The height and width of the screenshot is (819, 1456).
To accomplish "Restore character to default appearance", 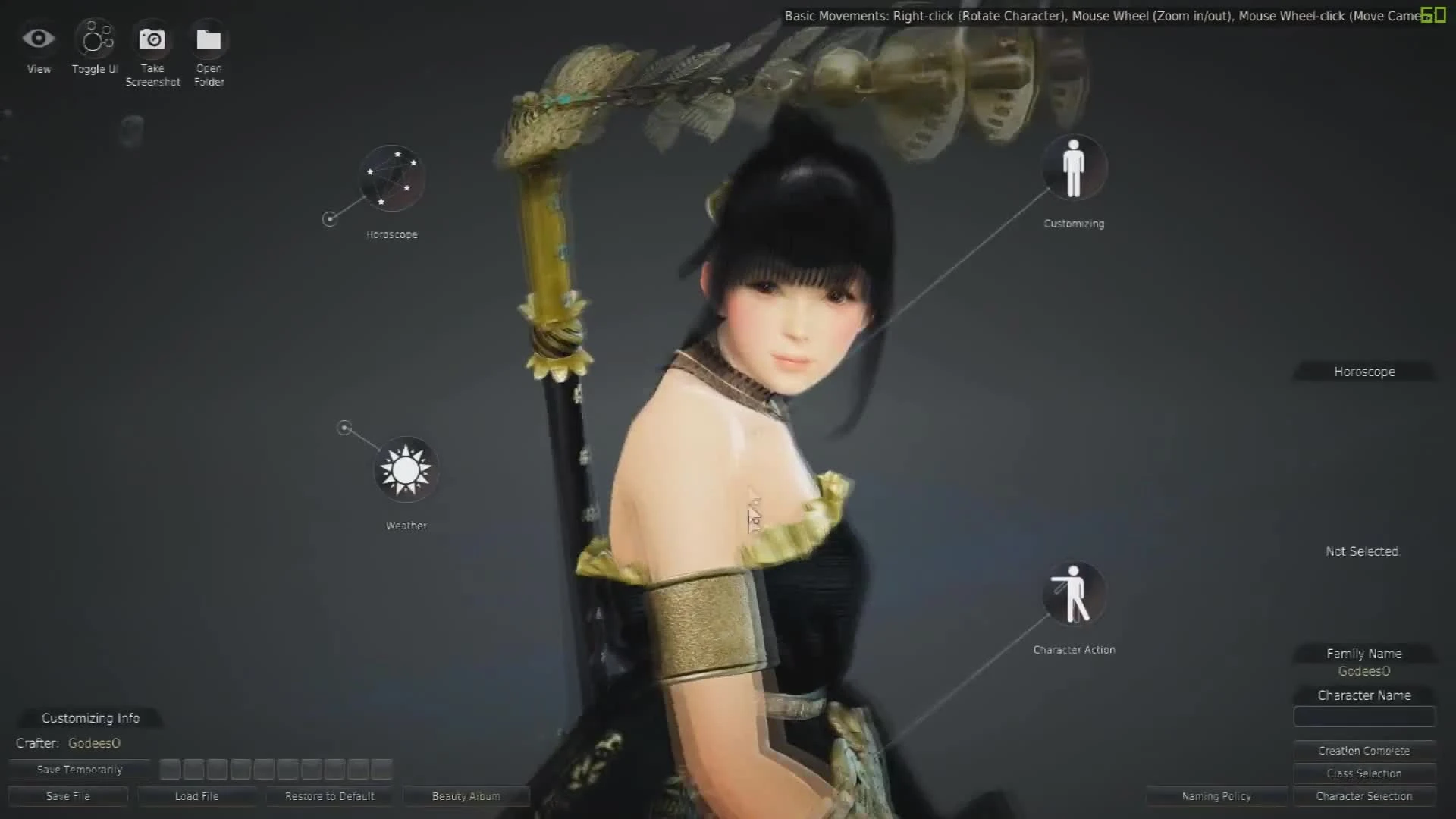I will pyautogui.click(x=329, y=796).
